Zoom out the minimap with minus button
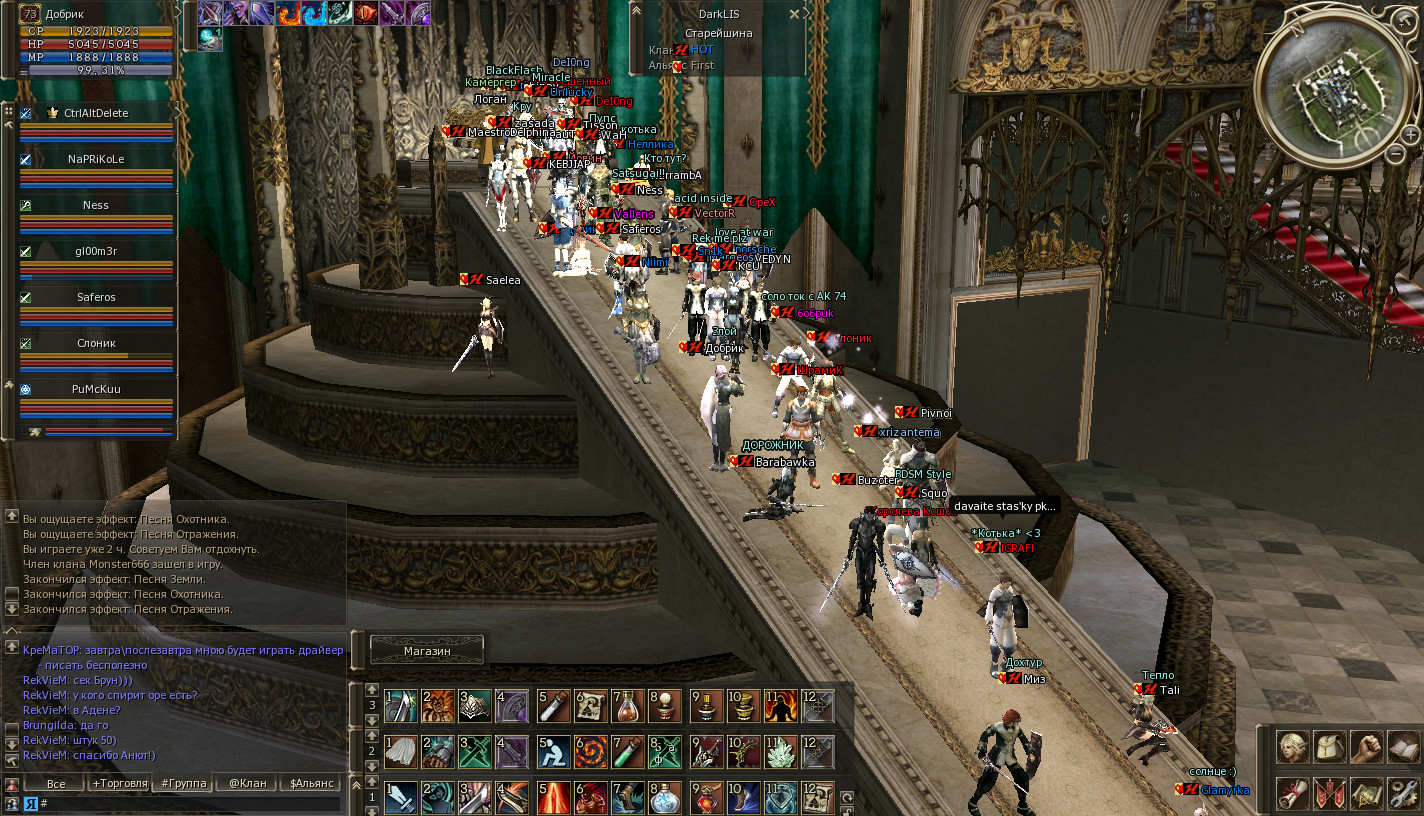The image size is (1424, 816). point(1396,154)
